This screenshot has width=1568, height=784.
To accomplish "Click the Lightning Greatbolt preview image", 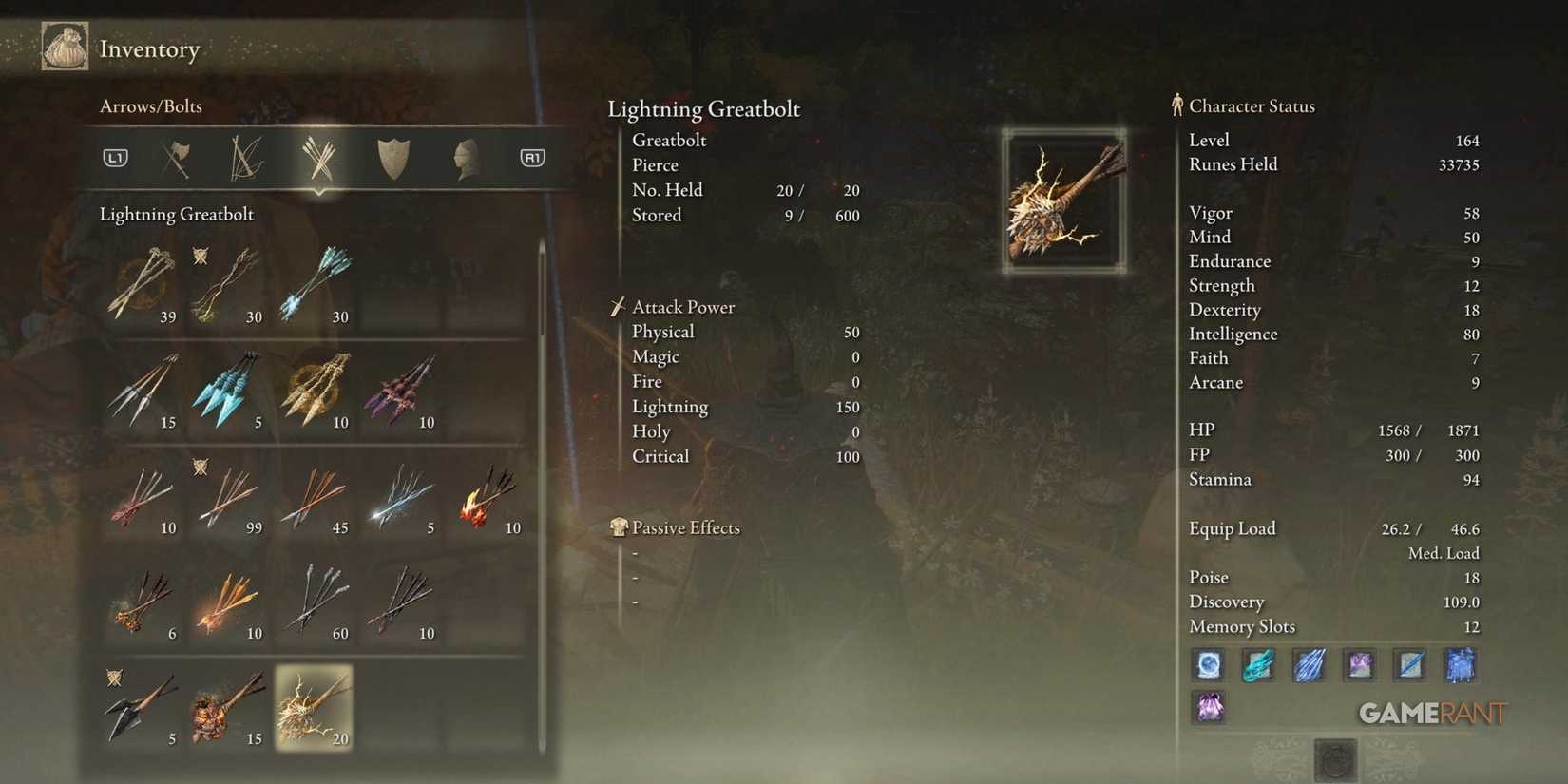I will [1063, 200].
